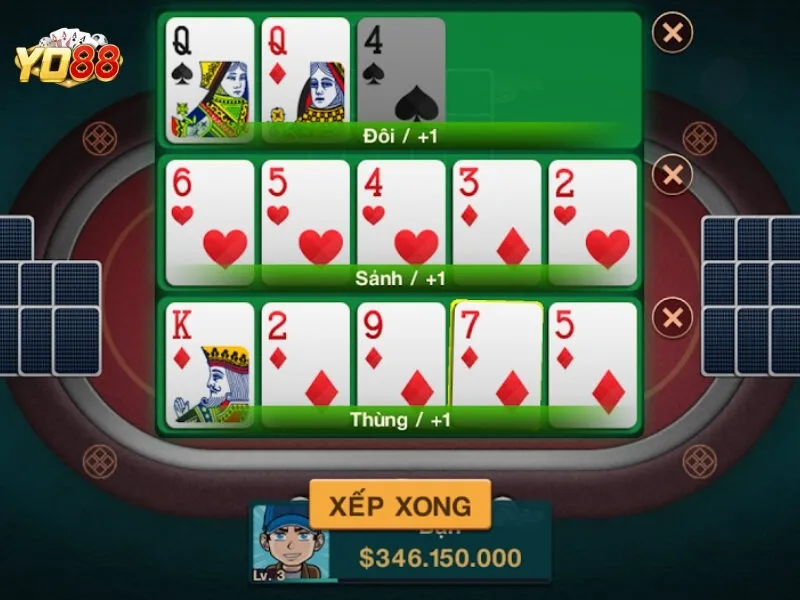800x600 pixels.
Task: Confirm arrangement with XẾP XONG button
Action: point(400,504)
